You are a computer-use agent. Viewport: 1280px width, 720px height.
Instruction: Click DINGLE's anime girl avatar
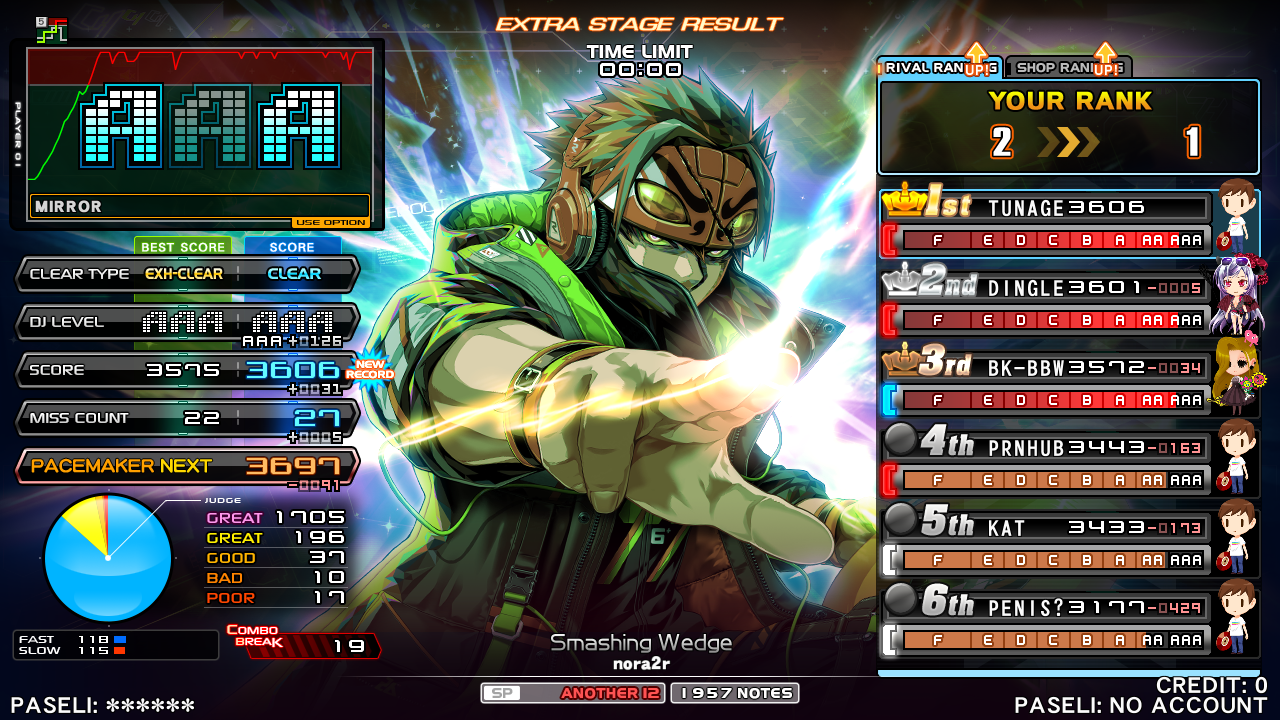click(x=1238, y=296)
